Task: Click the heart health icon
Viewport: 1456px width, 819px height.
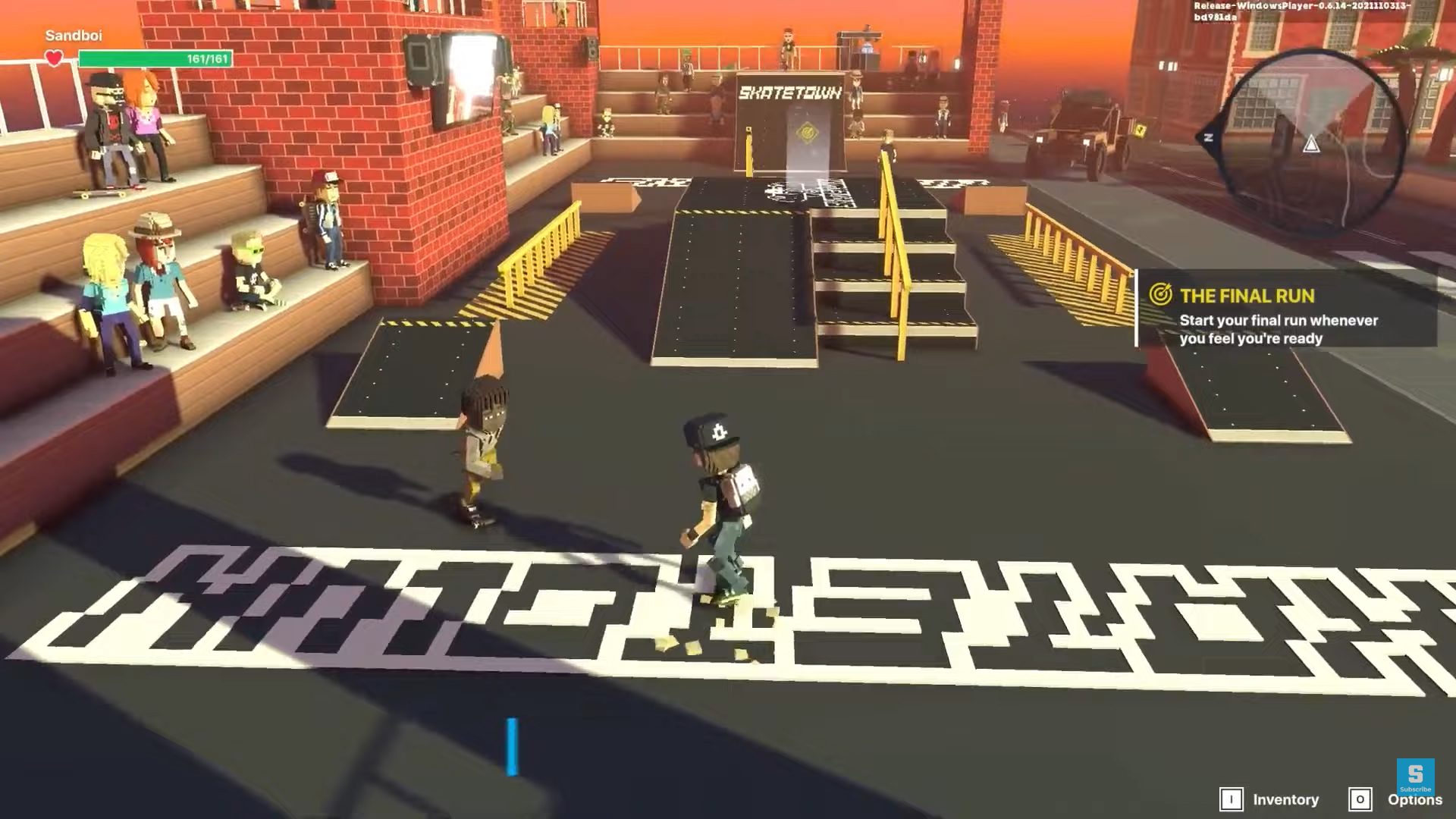Action: click(x=53, y=56)
